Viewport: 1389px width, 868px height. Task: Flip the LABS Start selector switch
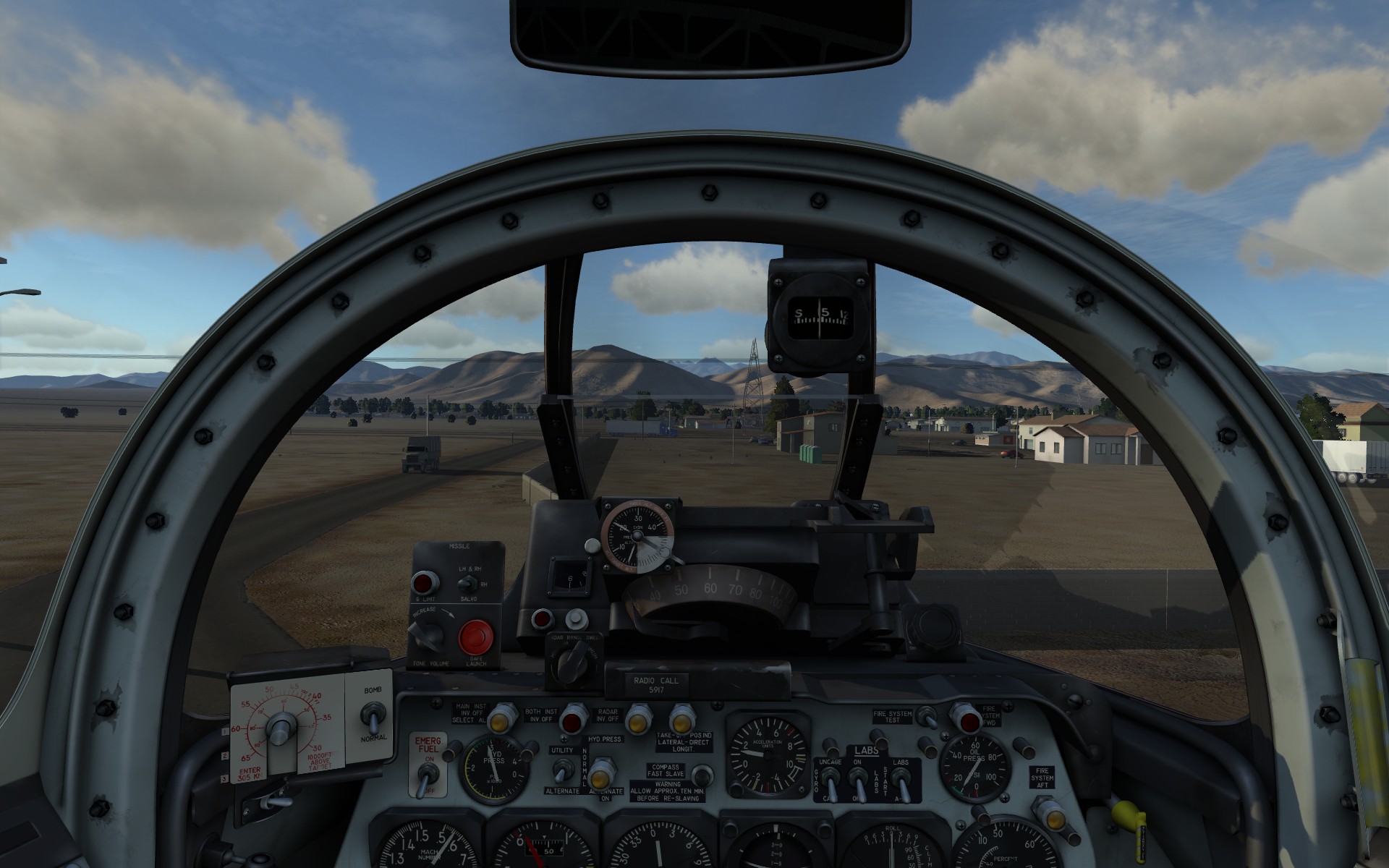(901, 780)
